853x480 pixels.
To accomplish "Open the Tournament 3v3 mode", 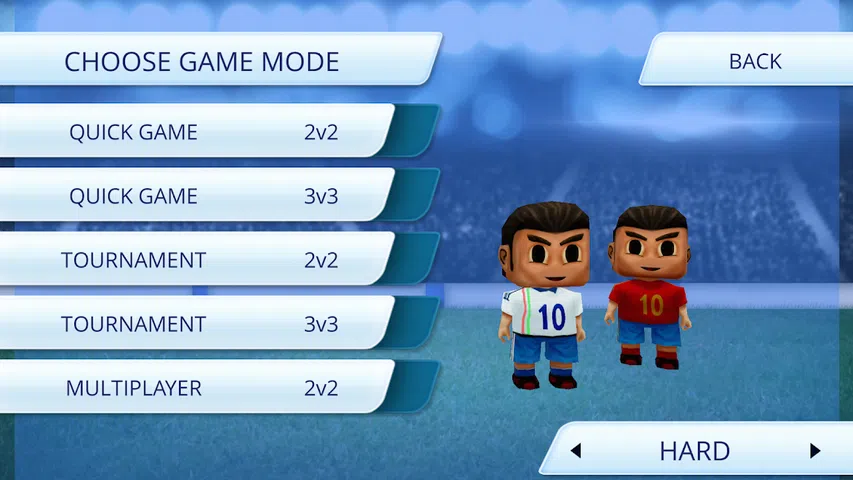I will (200, 324).
